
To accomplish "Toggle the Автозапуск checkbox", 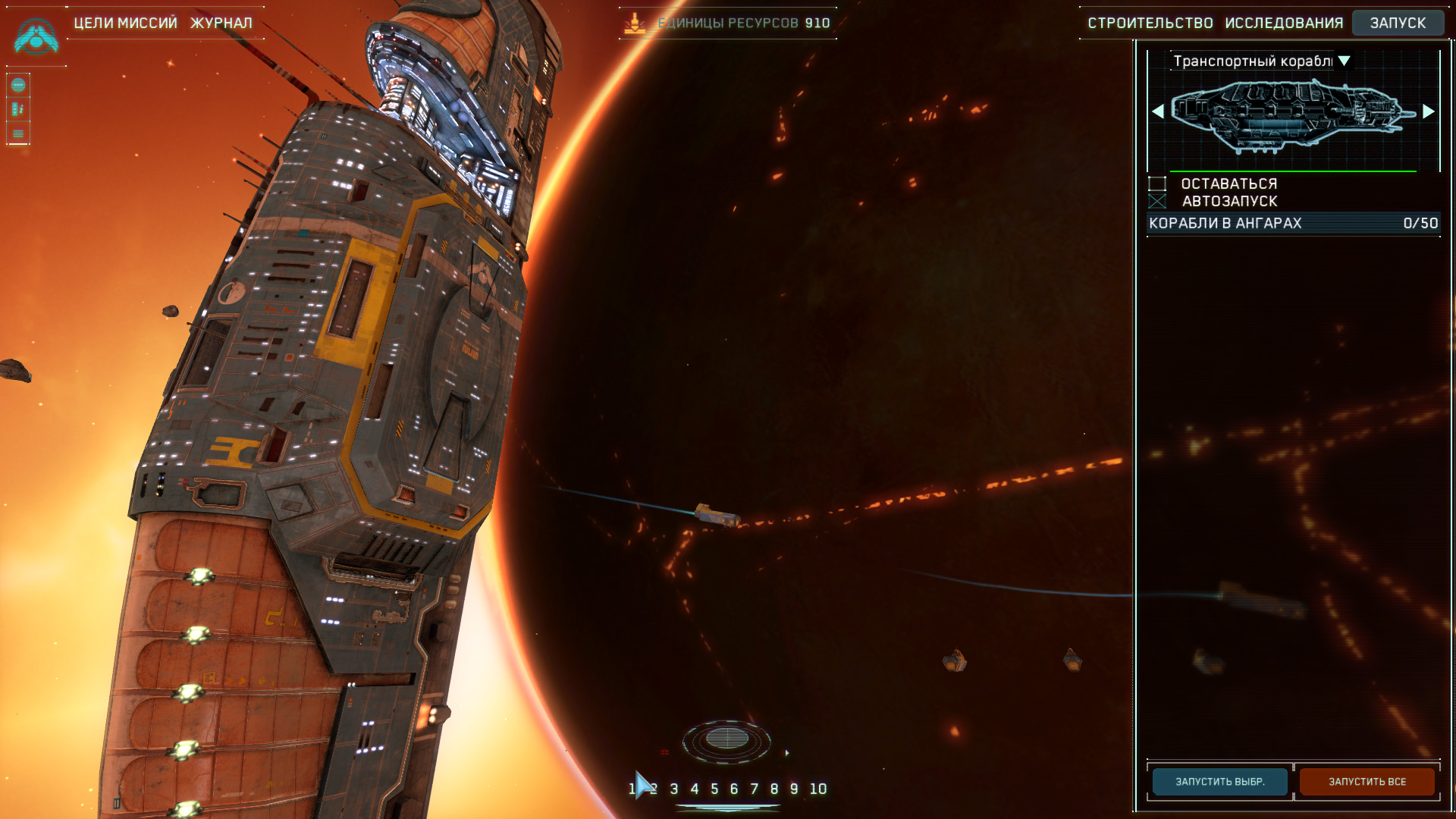I will pyautogui.click(x=1157, y=201).
